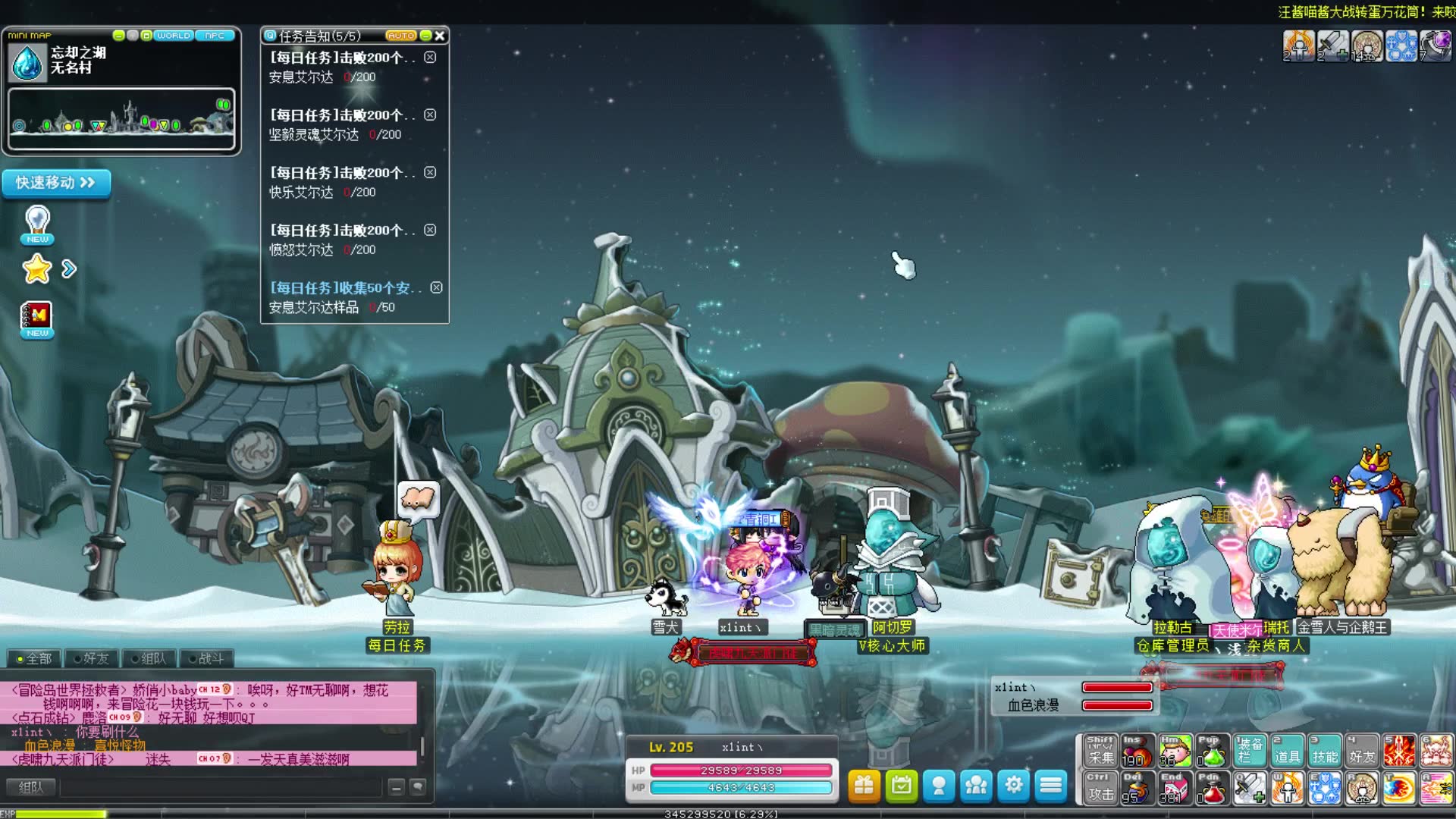Open the 道具 item inventory shortcut

pyautogui.click(x=1287, y=751)
